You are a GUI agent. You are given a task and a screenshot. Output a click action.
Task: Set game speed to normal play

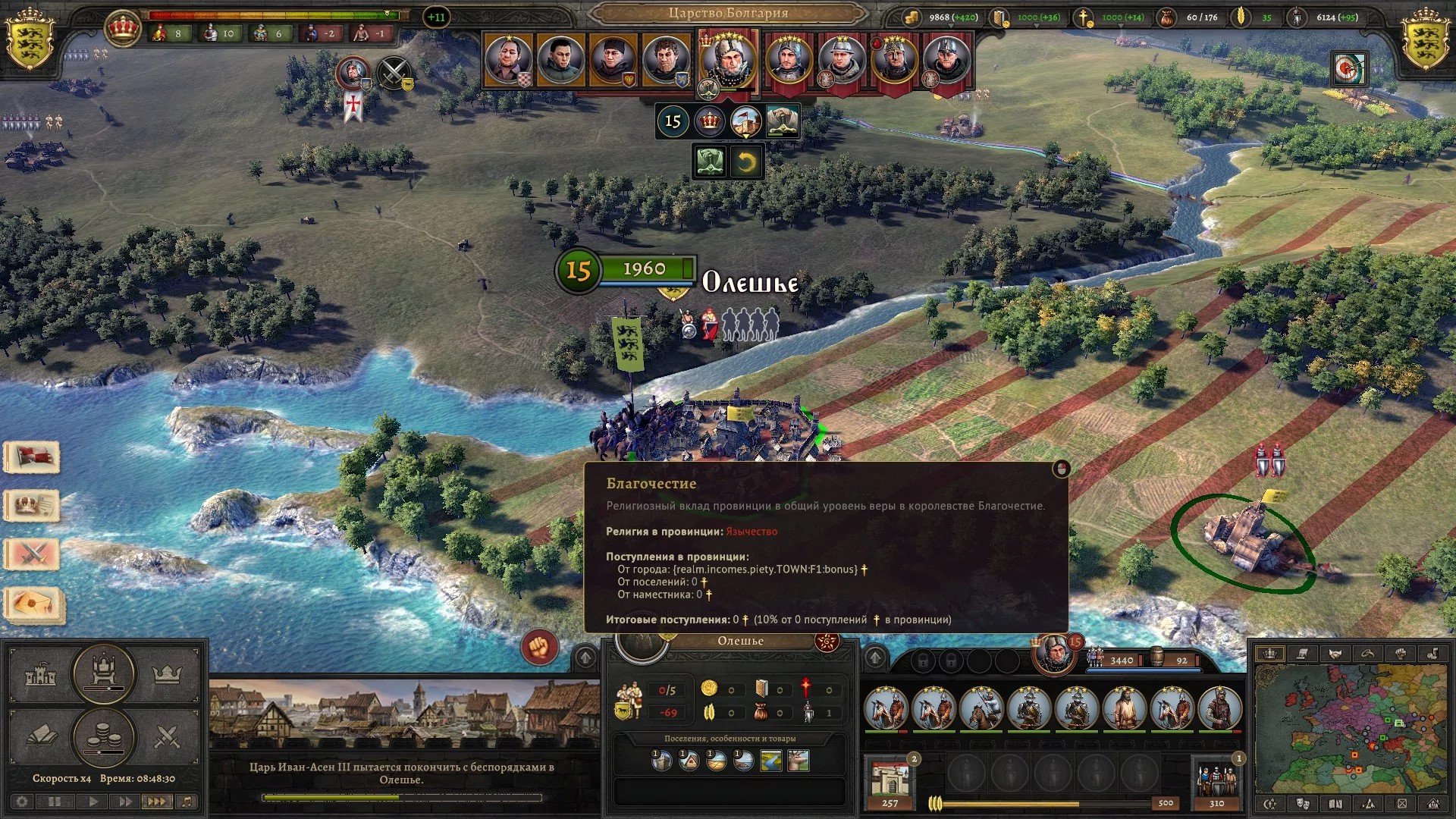[93, 802]
